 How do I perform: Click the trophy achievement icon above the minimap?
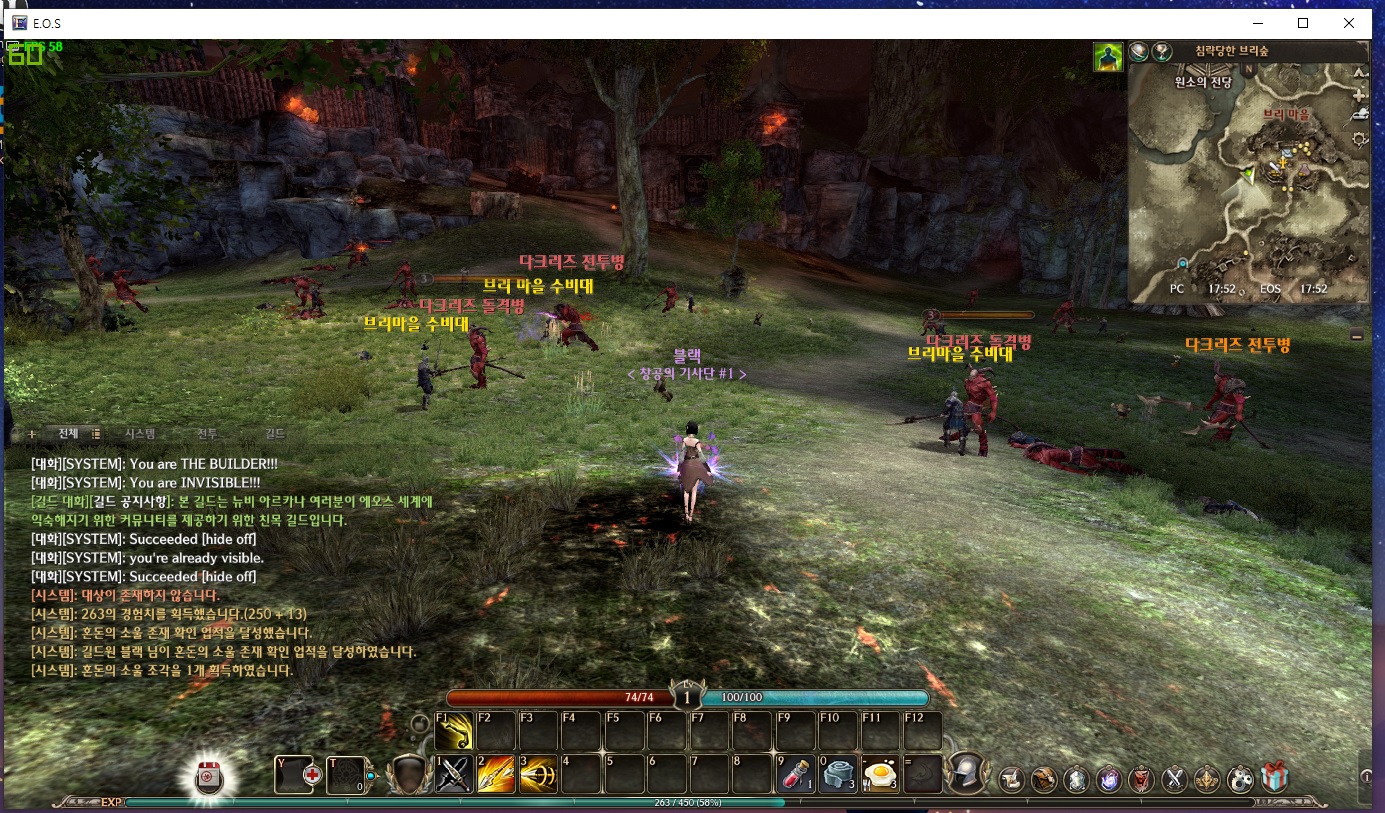point(1162,51)
